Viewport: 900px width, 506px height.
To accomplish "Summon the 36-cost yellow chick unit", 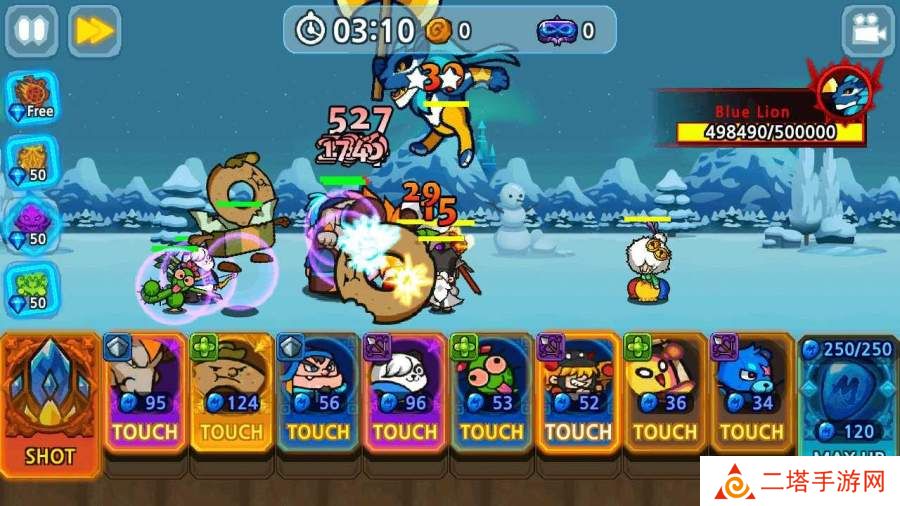I will tap(665, 395).
